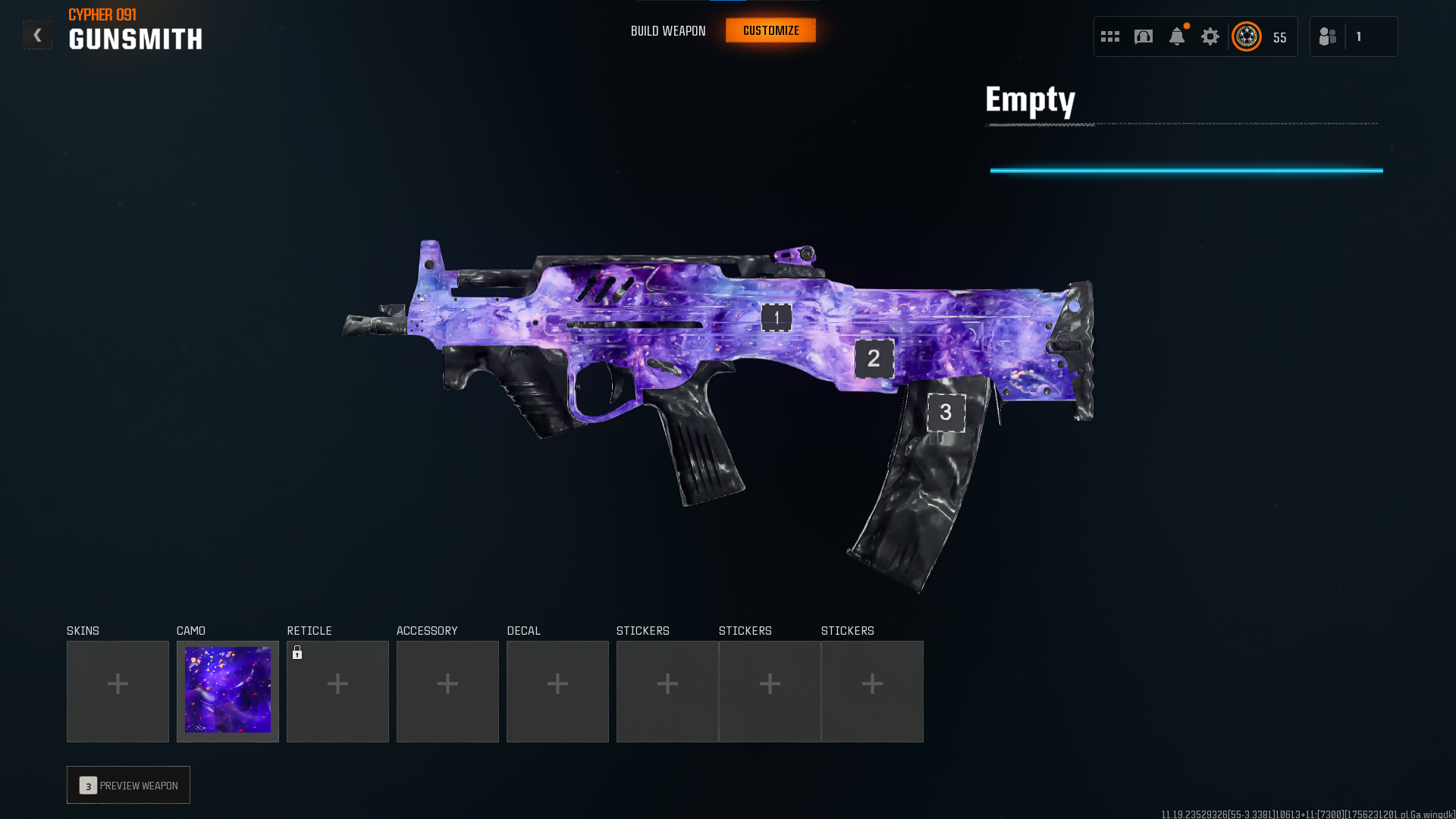The image size is (1456, 819).
Task: Select sticker placement marker 1 on weapon
Action: (777, 318)
